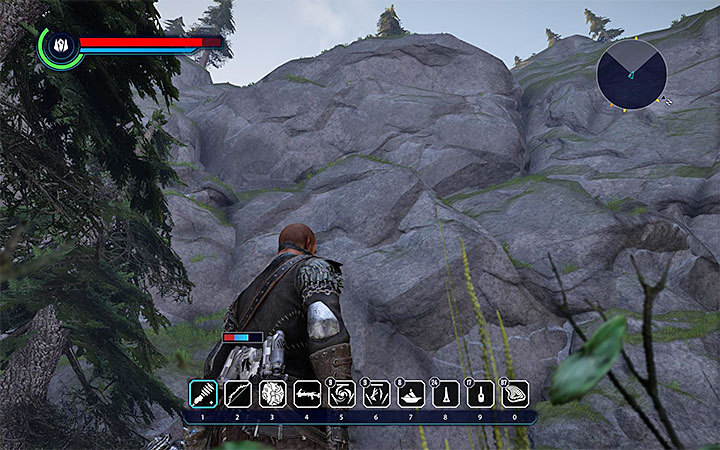The height and width of the screenshot is (450, 720).
Task: Use the item in hotbar slot 6
Action: tap(376, 394)
